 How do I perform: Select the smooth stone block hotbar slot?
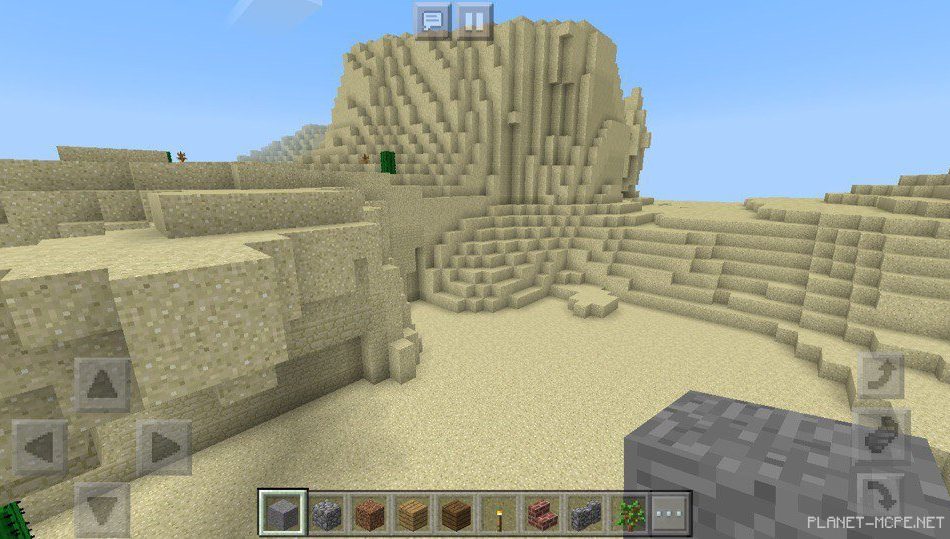(x=279, y=514)
